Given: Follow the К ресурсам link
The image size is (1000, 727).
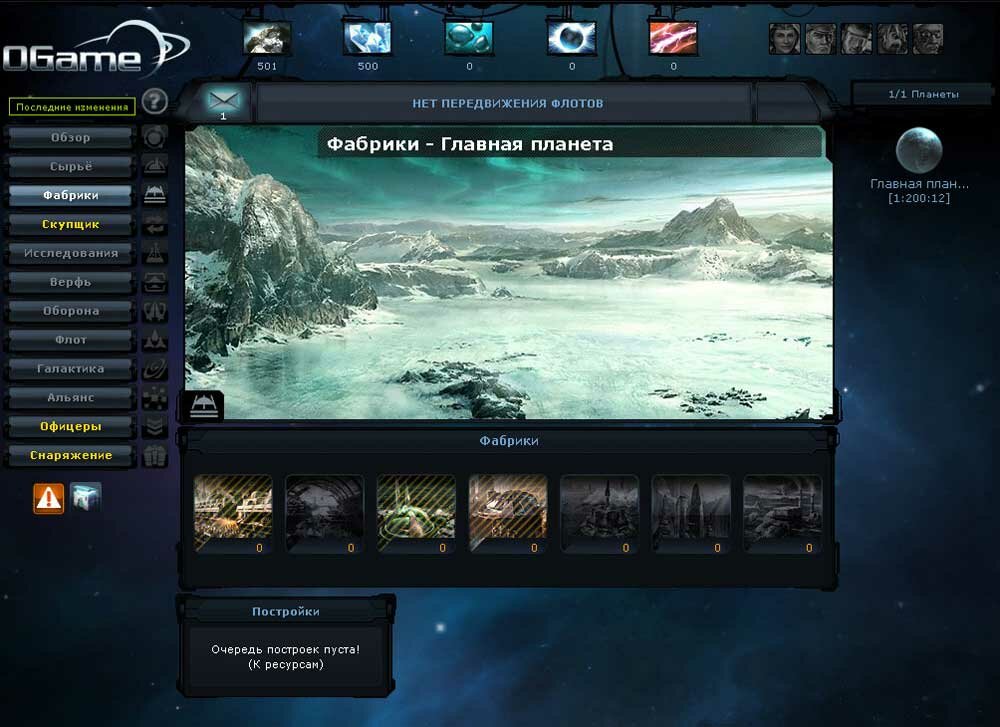Looking at the screenshot, I should (x=285, y=664).
